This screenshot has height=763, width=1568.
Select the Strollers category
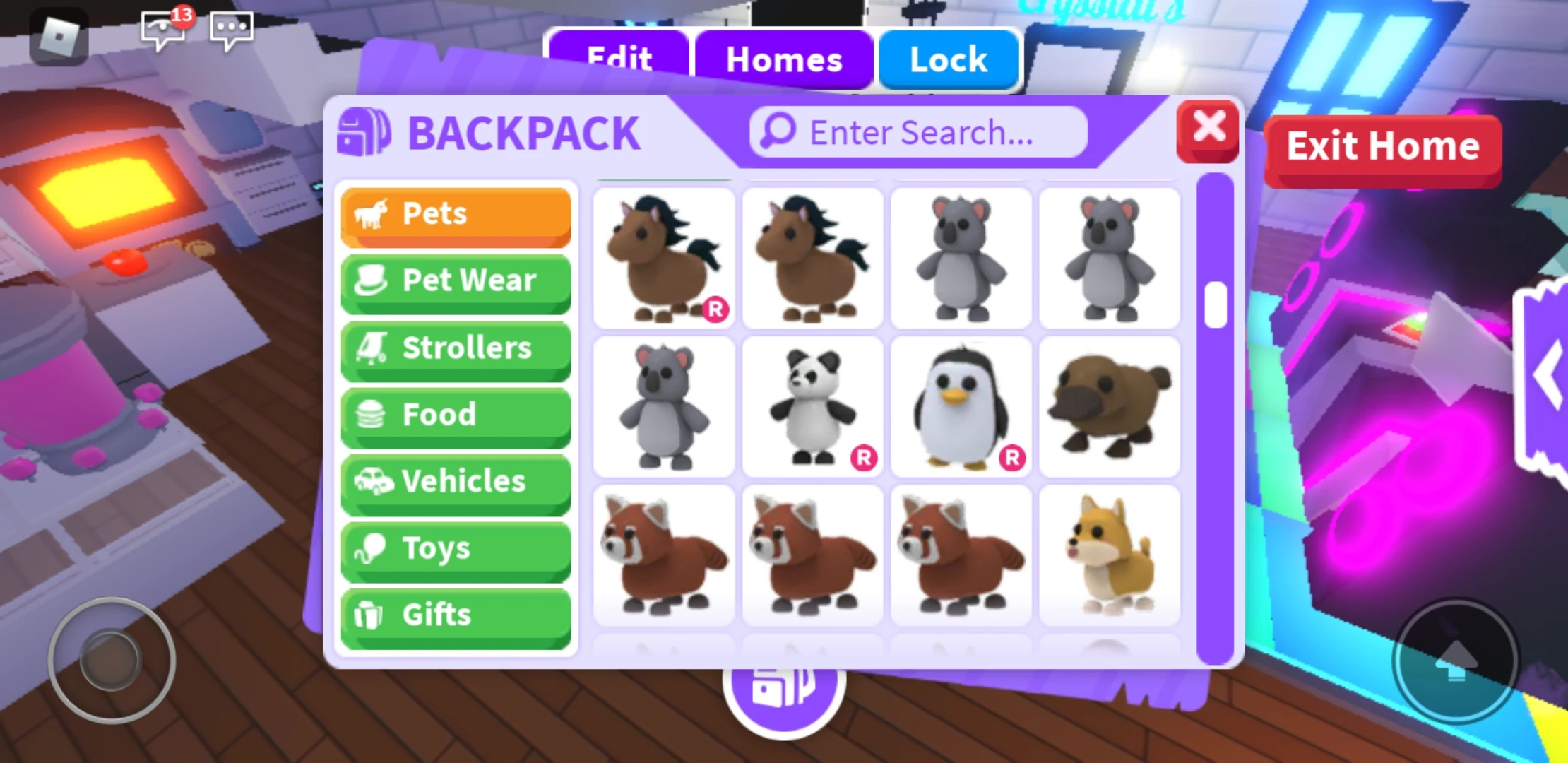click(x=456, y=348)
